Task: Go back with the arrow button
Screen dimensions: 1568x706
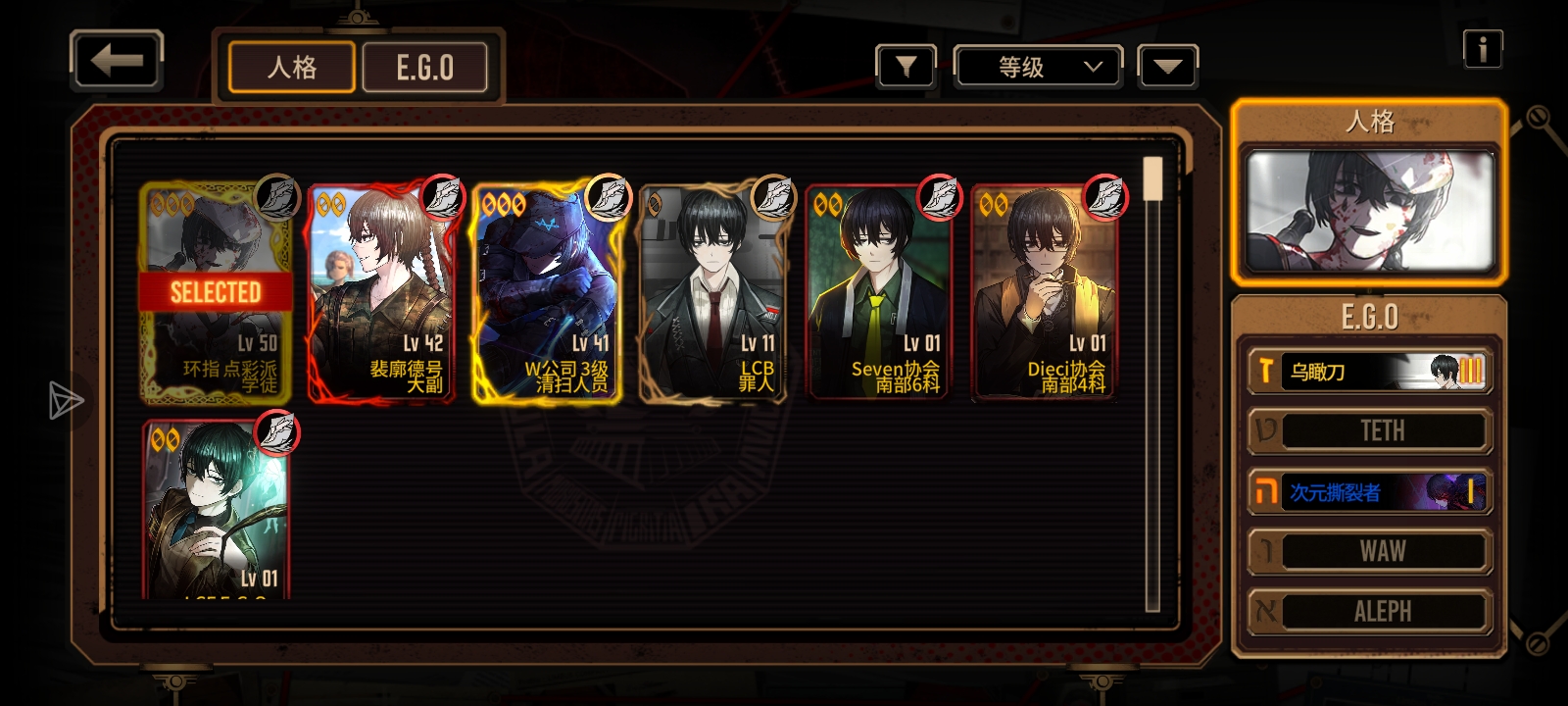Action: (116, 61)
